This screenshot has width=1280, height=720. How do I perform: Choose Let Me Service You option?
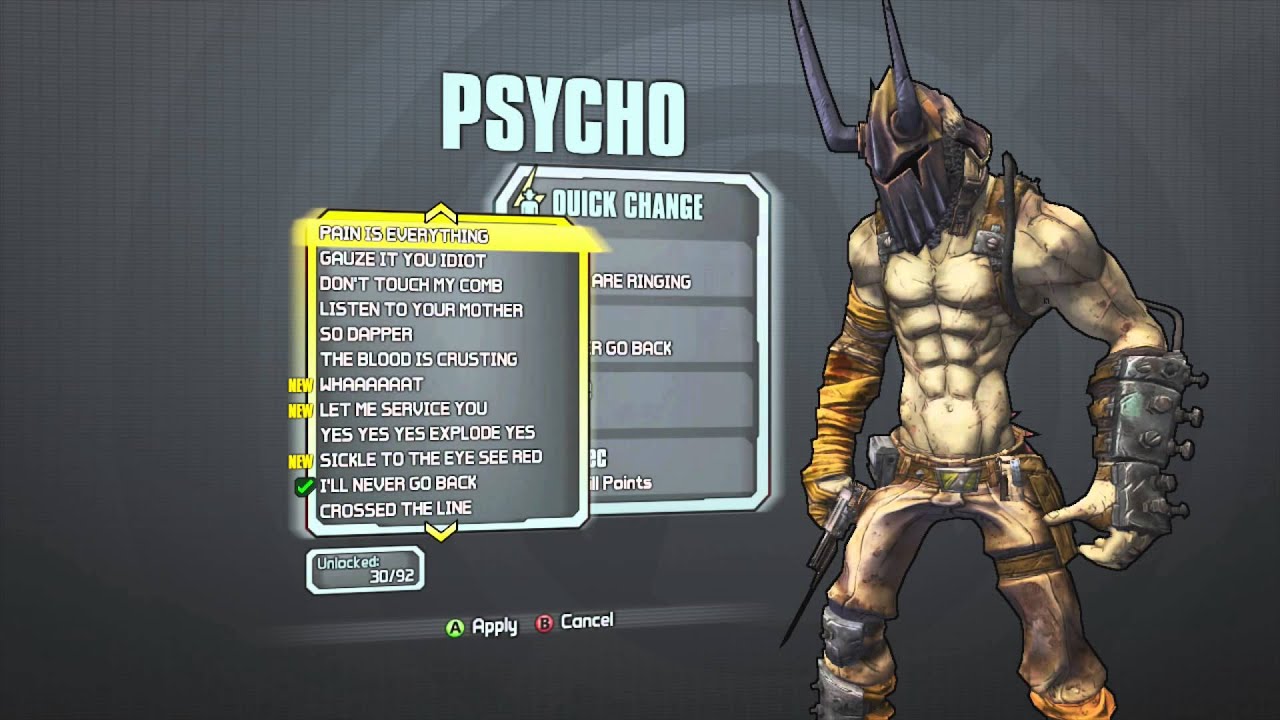(403, 408)
